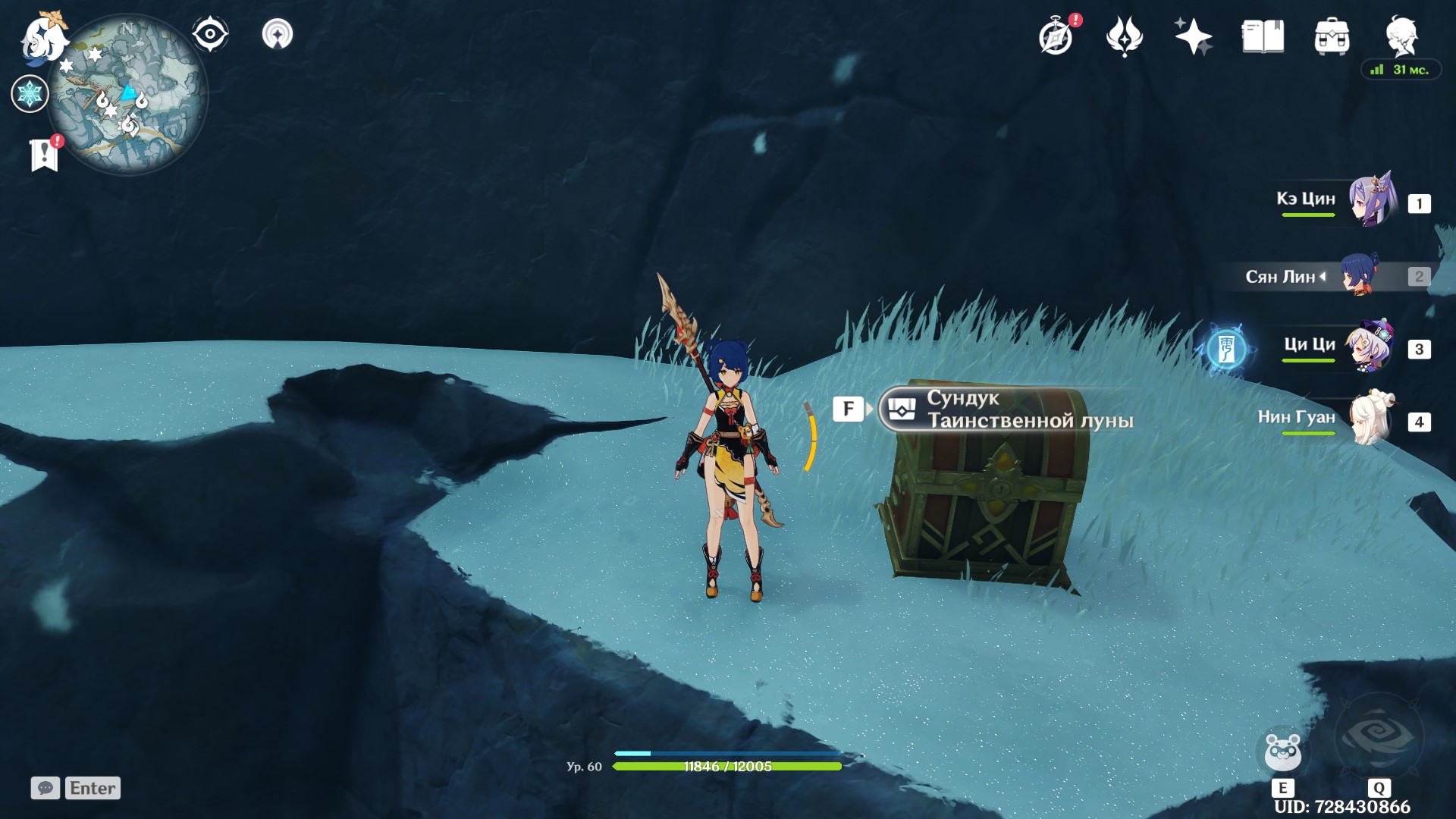The width and height of the screenshot is (1456, 819).
Task: Open the Wish menu icon
Action: coord(1125,36)
